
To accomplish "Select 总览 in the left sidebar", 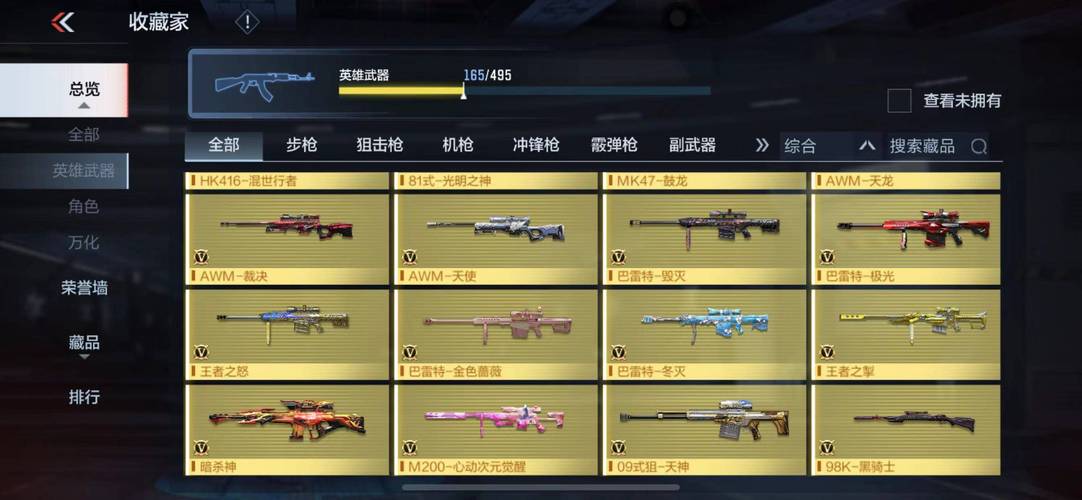I will click(x=84, y=90).
